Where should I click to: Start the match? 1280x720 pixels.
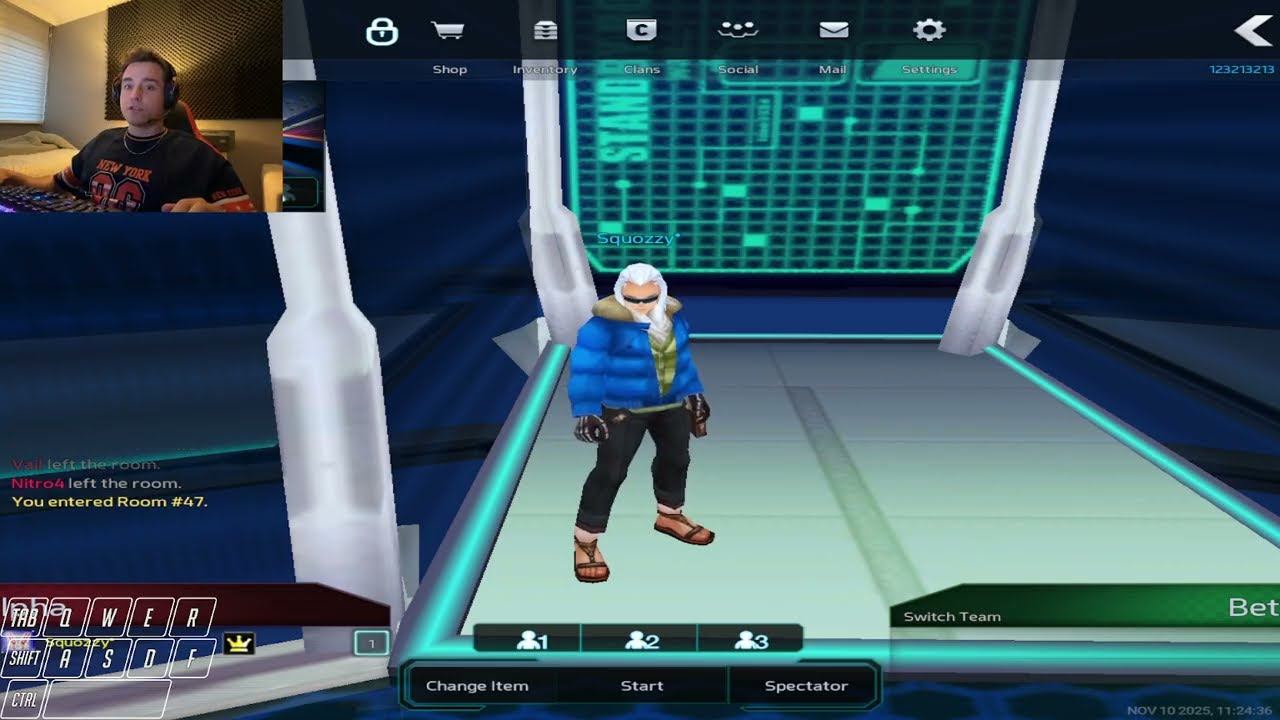point(642,686)
